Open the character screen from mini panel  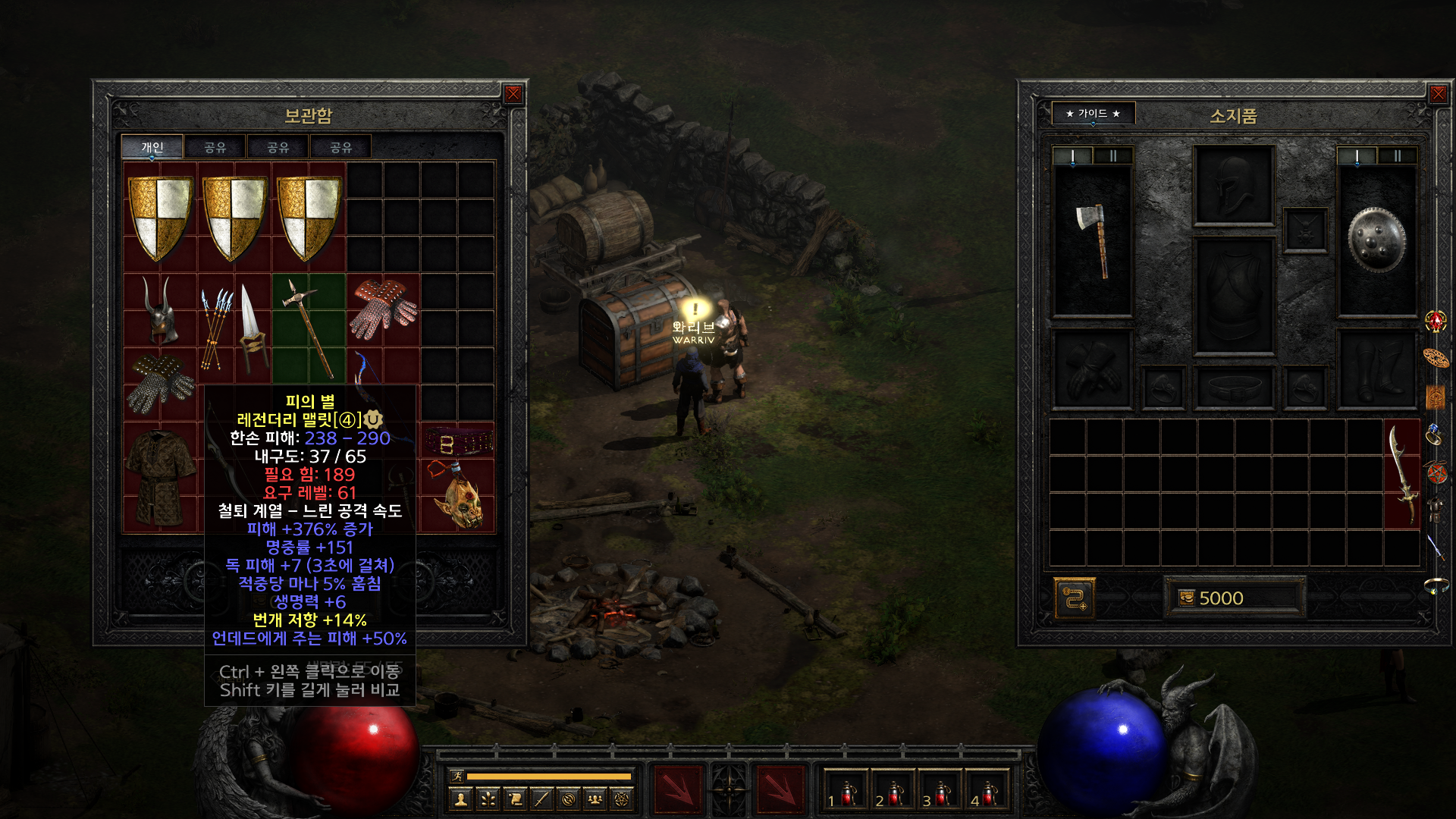coord(460,799)
